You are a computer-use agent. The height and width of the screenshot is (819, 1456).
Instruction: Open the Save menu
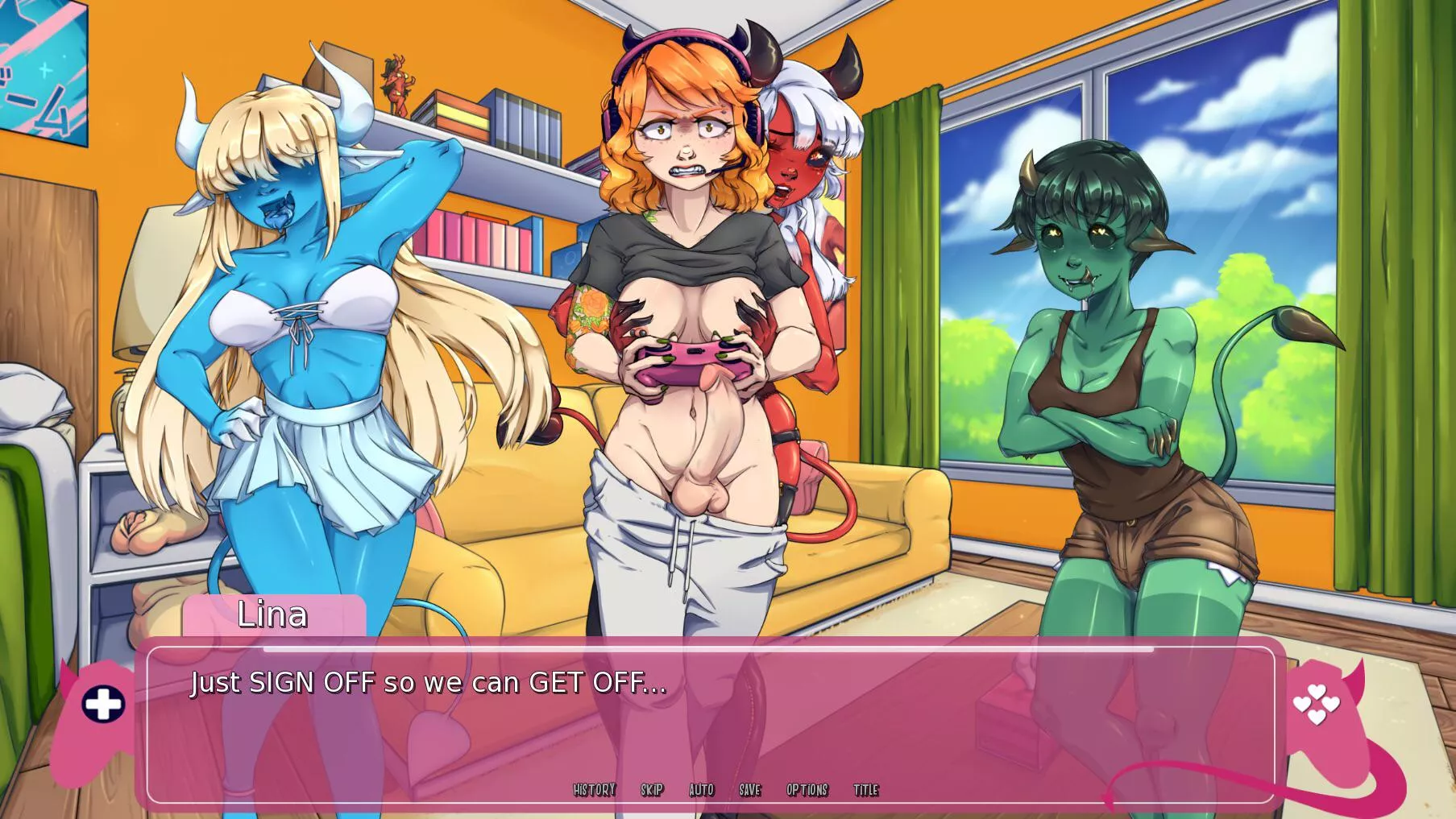(x=749, y=790)
